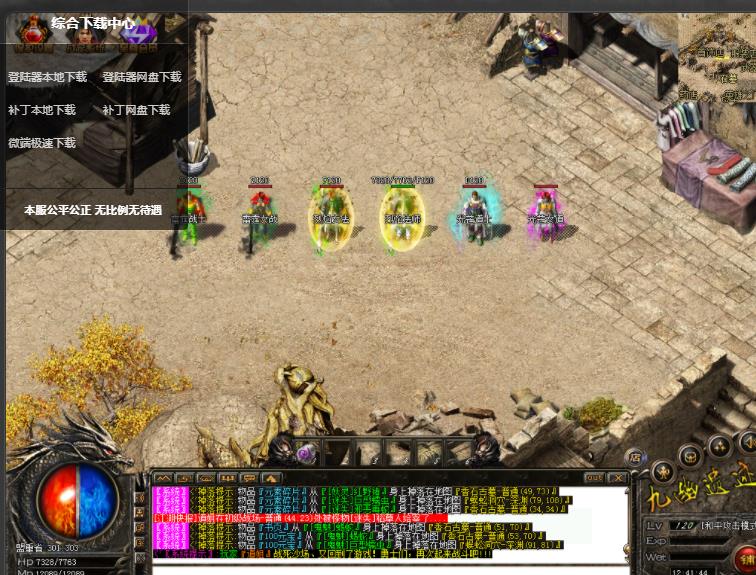Screen dimensions: 756x575
Task: Close the chat log panel
Action: (x=618, y=478)
